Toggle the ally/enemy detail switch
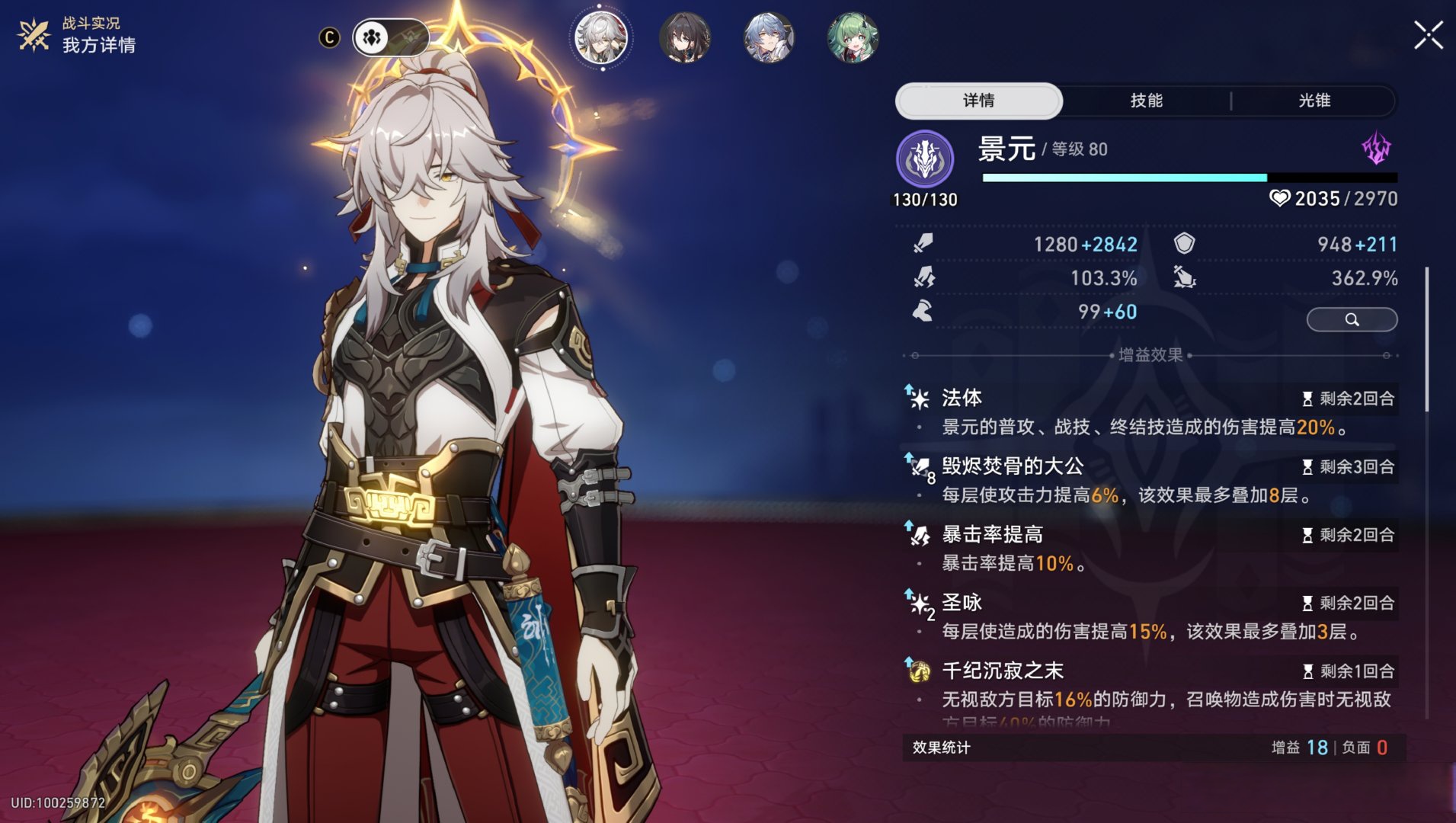 tap(389, 36)
